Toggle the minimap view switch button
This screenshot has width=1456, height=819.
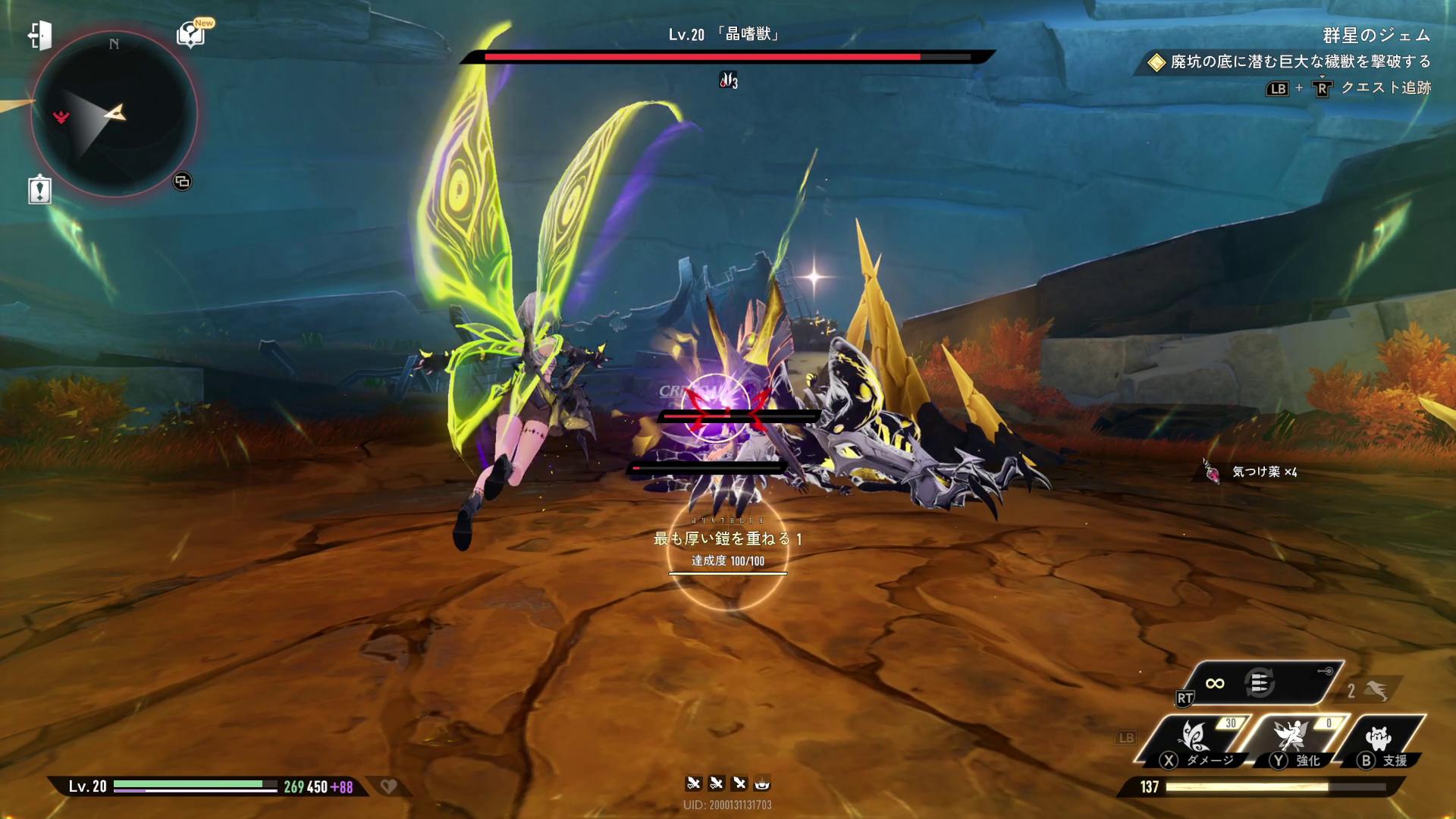tap(182, 181)
